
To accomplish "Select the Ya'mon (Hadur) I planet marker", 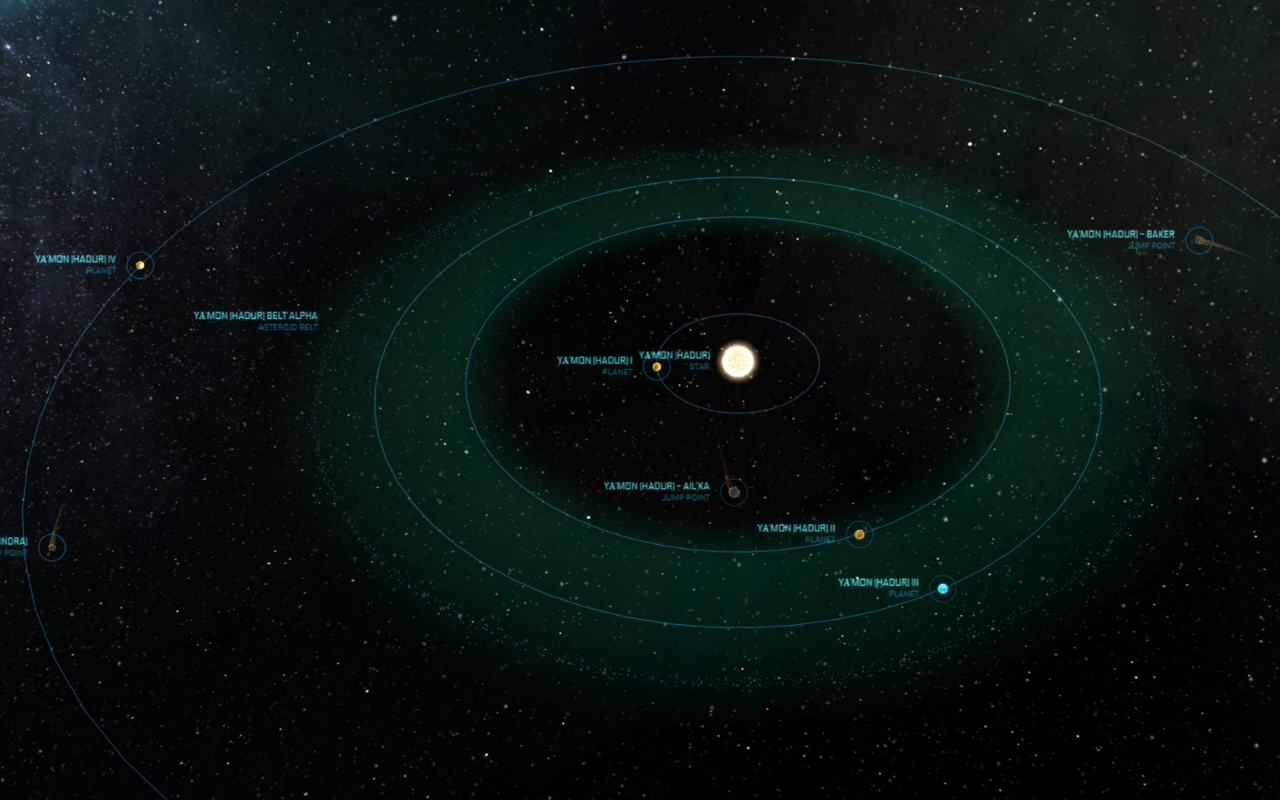I will [656, 367].
